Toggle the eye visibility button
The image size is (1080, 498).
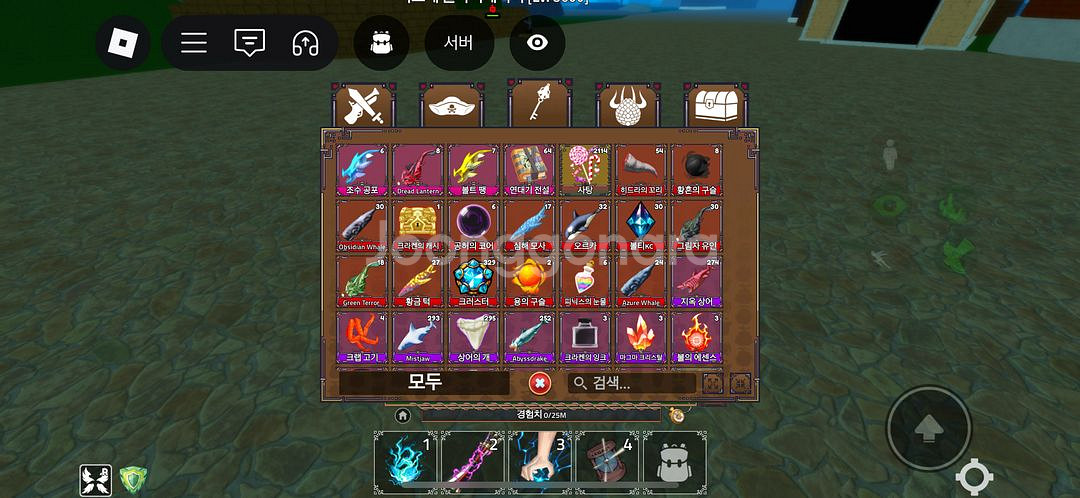pos(538,43)
